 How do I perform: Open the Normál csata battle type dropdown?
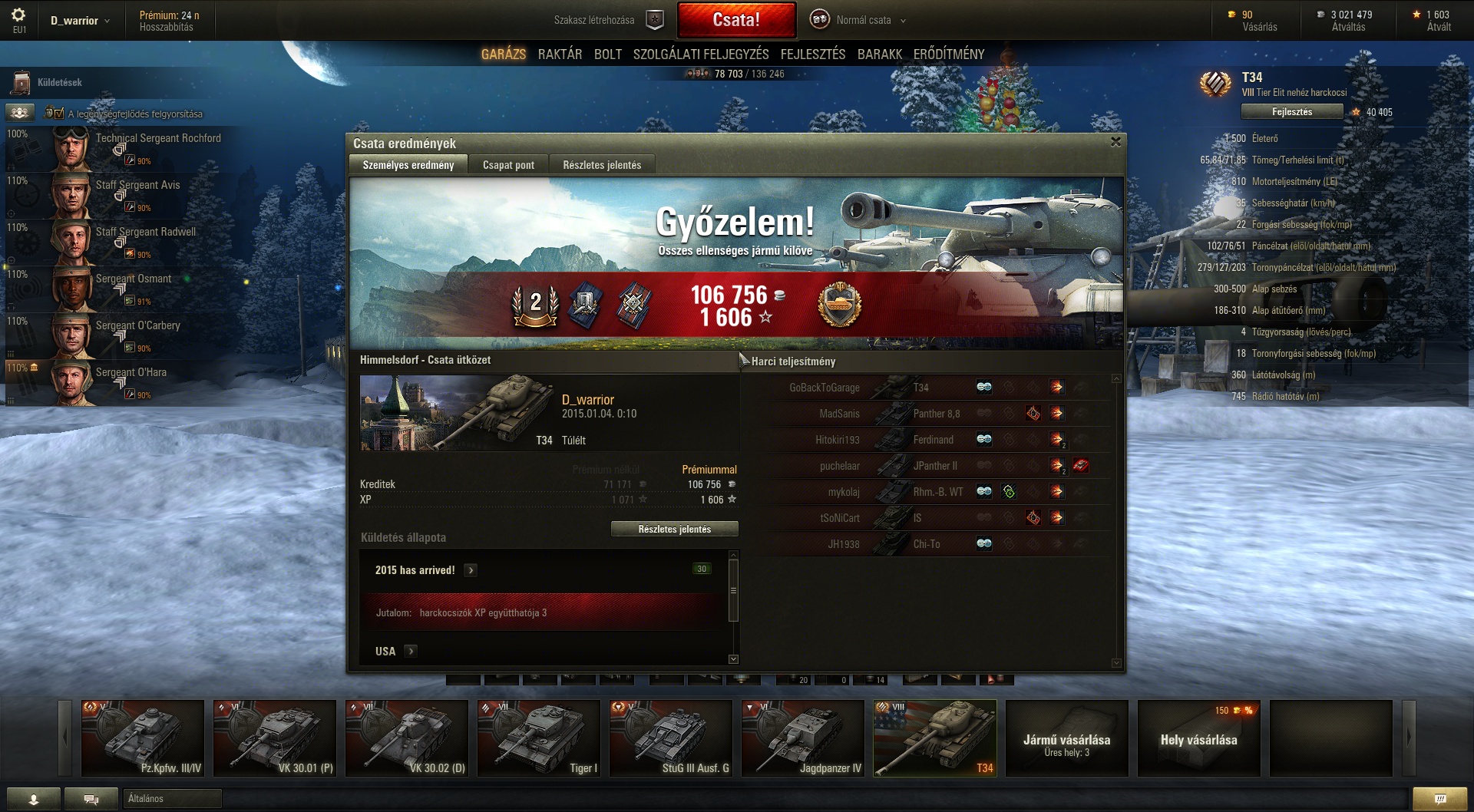[864, 21]
